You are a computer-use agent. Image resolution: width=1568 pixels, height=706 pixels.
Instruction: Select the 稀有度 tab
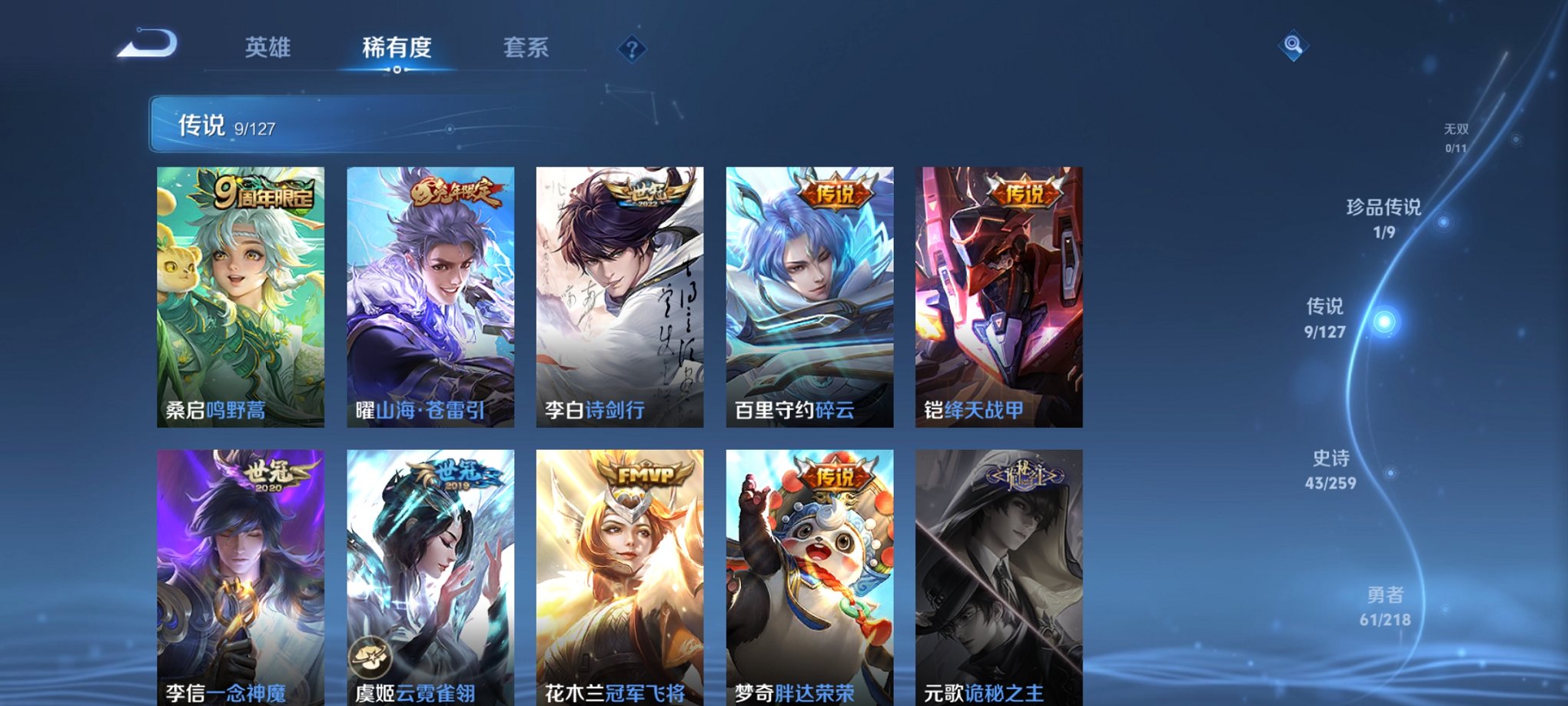(397, 48)
